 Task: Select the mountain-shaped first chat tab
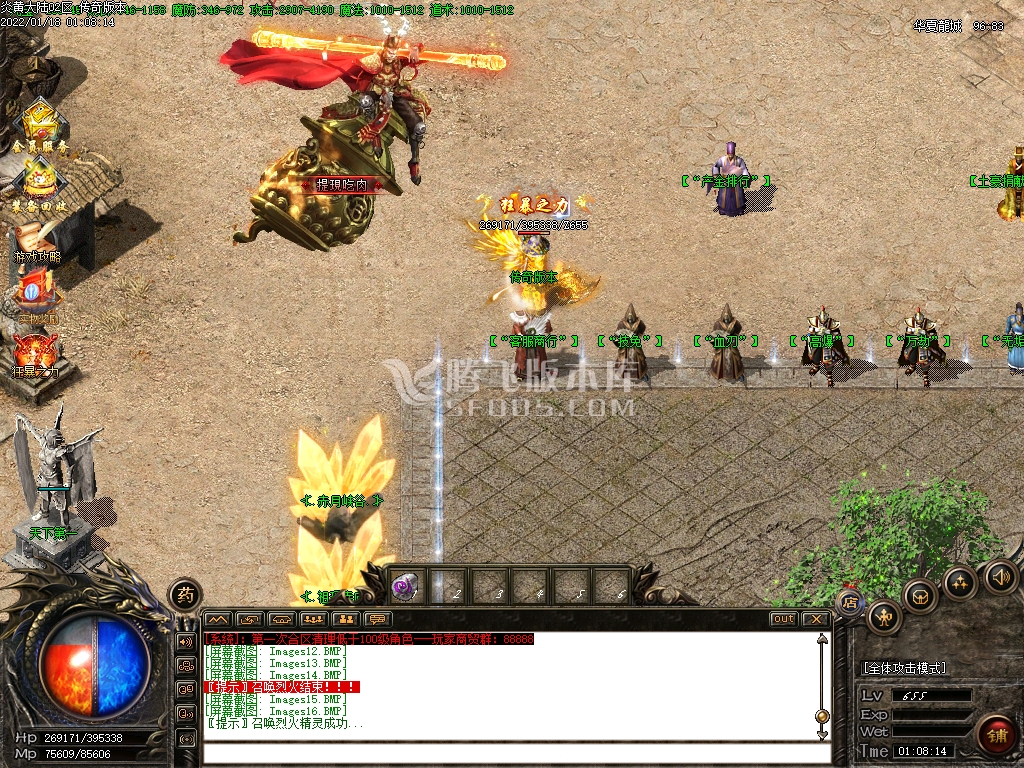click(x=218, y=619)
